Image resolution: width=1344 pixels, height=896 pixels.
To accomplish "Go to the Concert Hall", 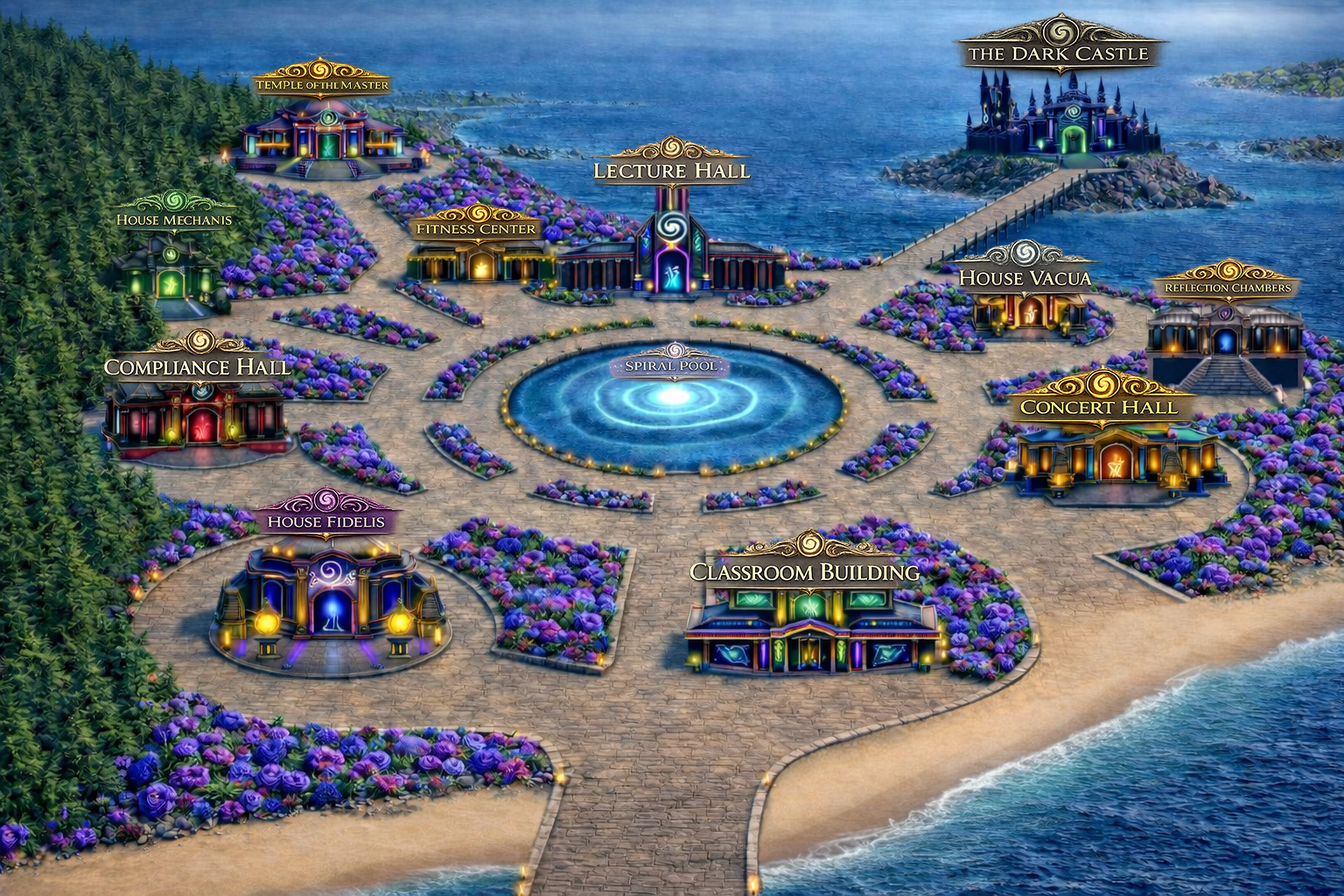I will click(x=1098, y=407).
